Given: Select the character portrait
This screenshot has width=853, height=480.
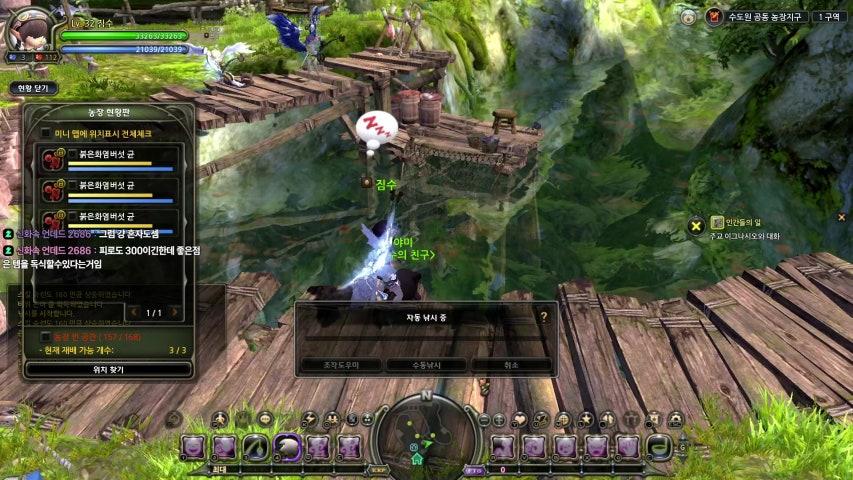Looking at the screenshot, I should pyautogui.click(x=28, y=30).
